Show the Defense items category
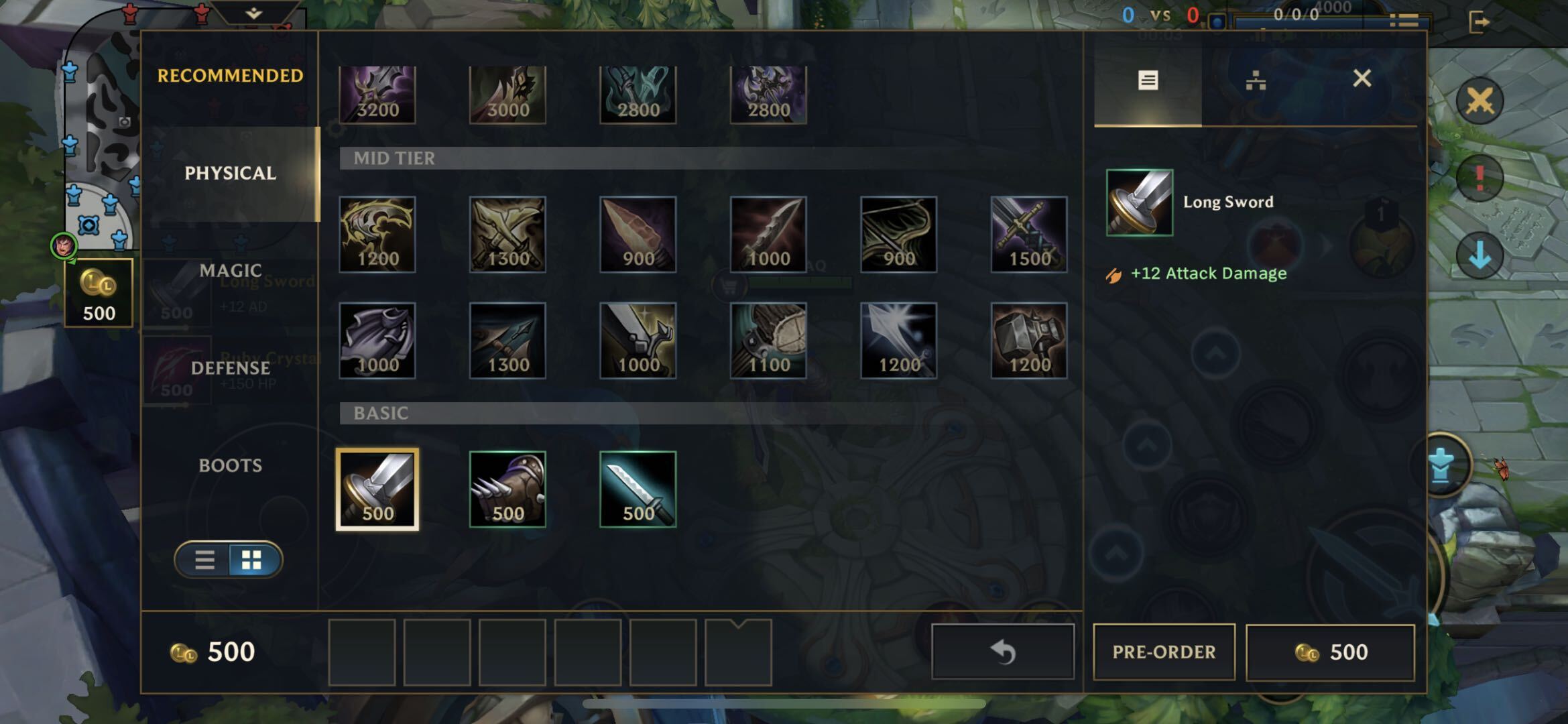 click(230, 368)
